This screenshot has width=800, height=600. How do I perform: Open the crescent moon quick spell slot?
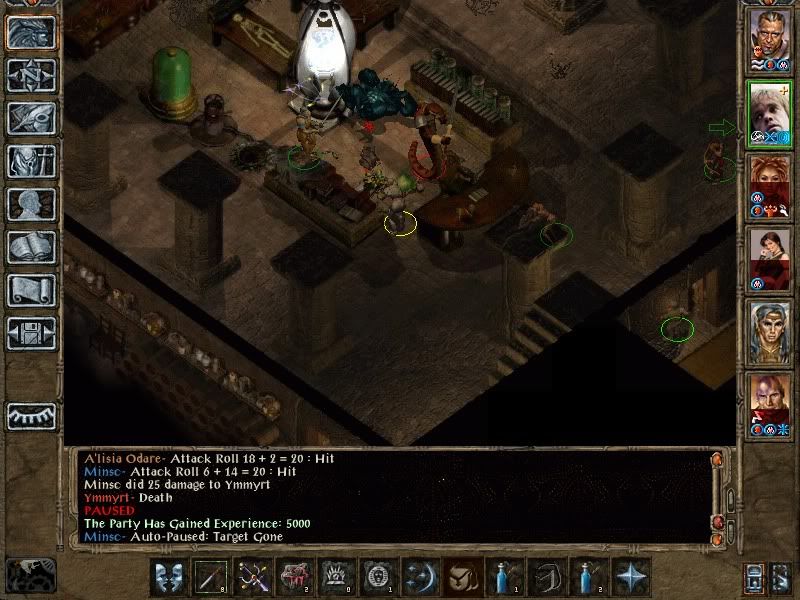tap(418, 577)
